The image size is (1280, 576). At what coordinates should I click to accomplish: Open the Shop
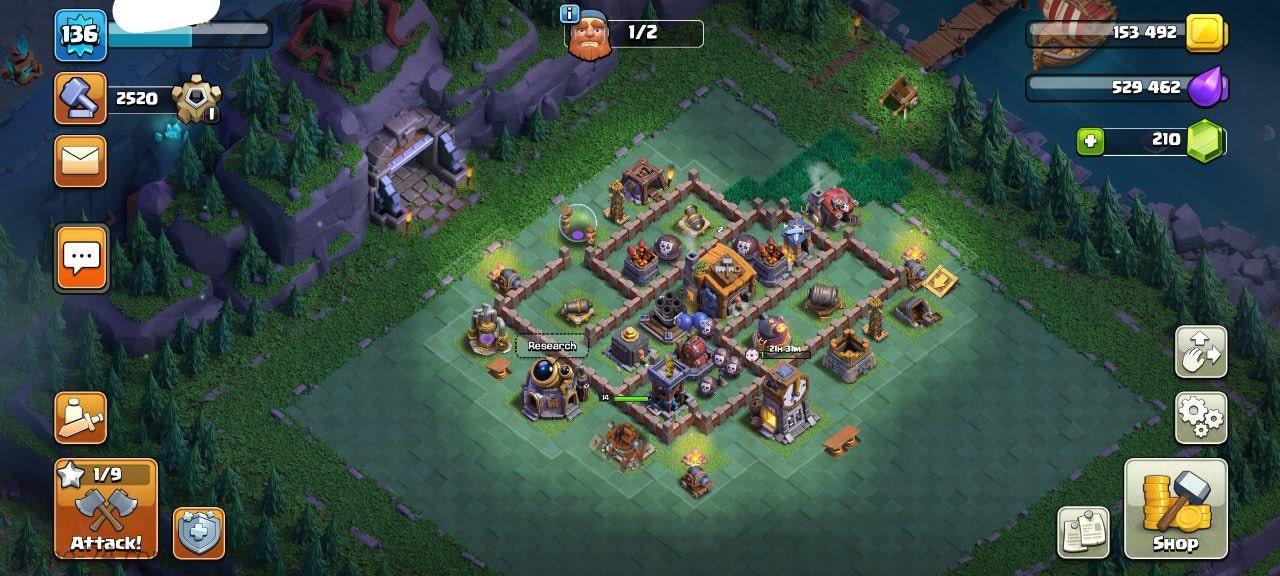(x=1175, y=509)
